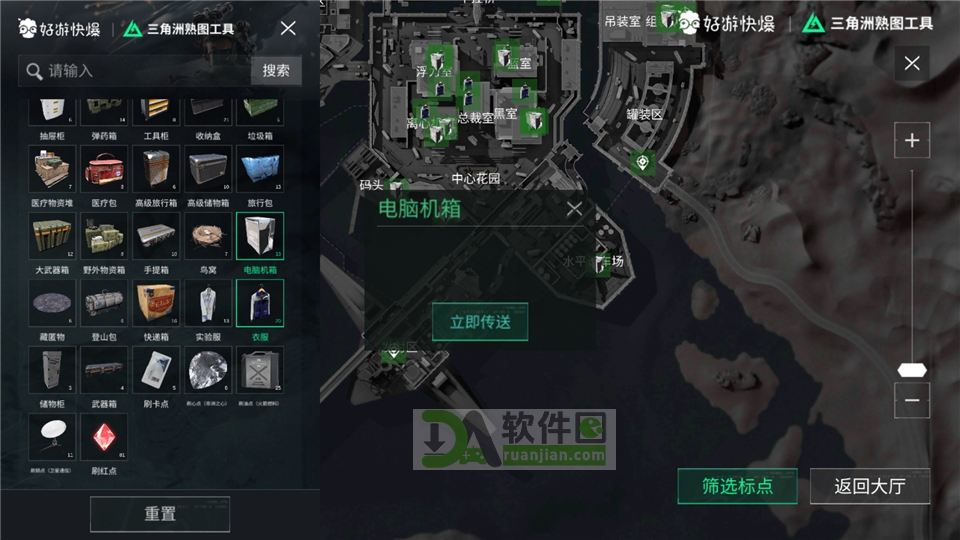Return to lobby via 返回大厅
The width and height of the screenshot is (960, 540).
[x=869, y=487]
